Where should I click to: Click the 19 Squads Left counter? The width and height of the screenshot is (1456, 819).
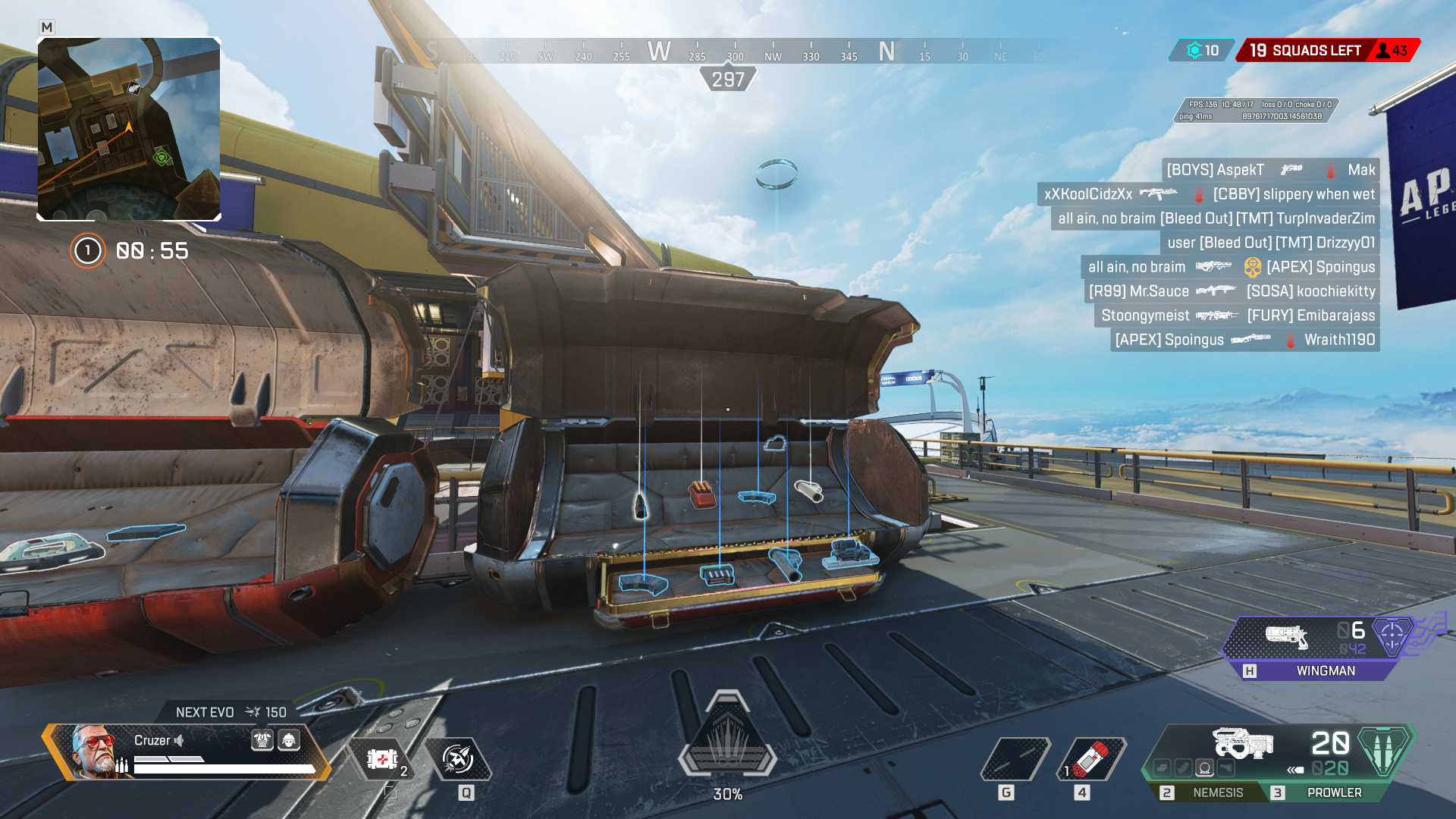1304,51
